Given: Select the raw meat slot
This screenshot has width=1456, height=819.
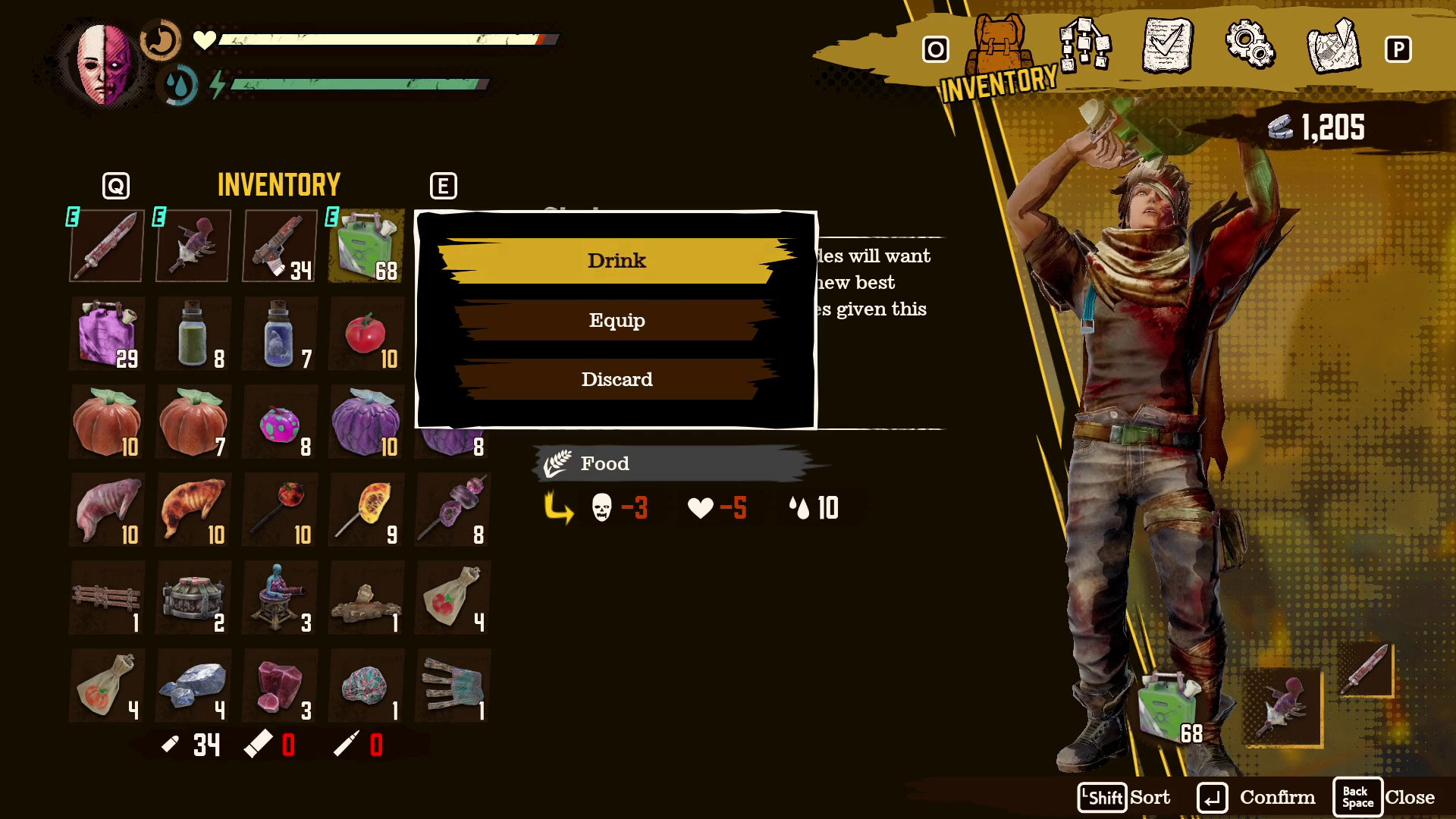Looking at the screenshot, I should (107, 510).
